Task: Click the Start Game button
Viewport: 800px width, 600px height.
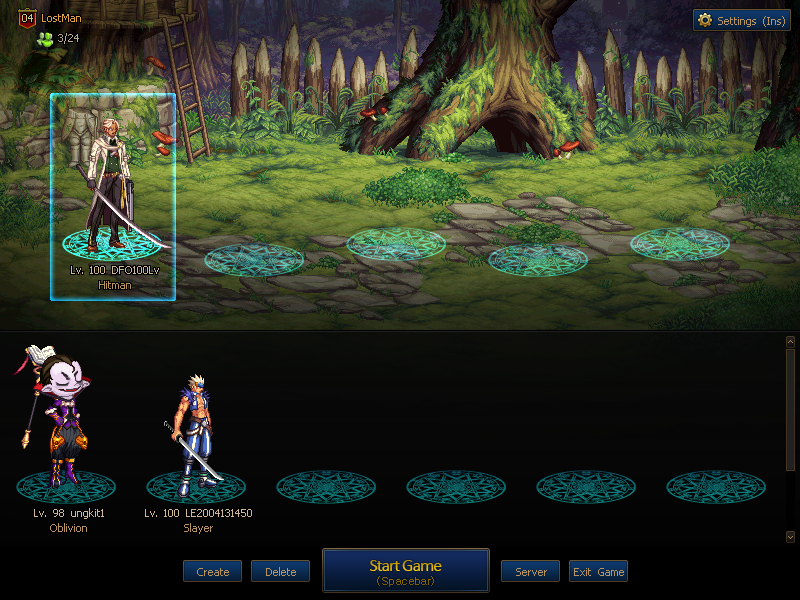Action: tap(405, 570)
